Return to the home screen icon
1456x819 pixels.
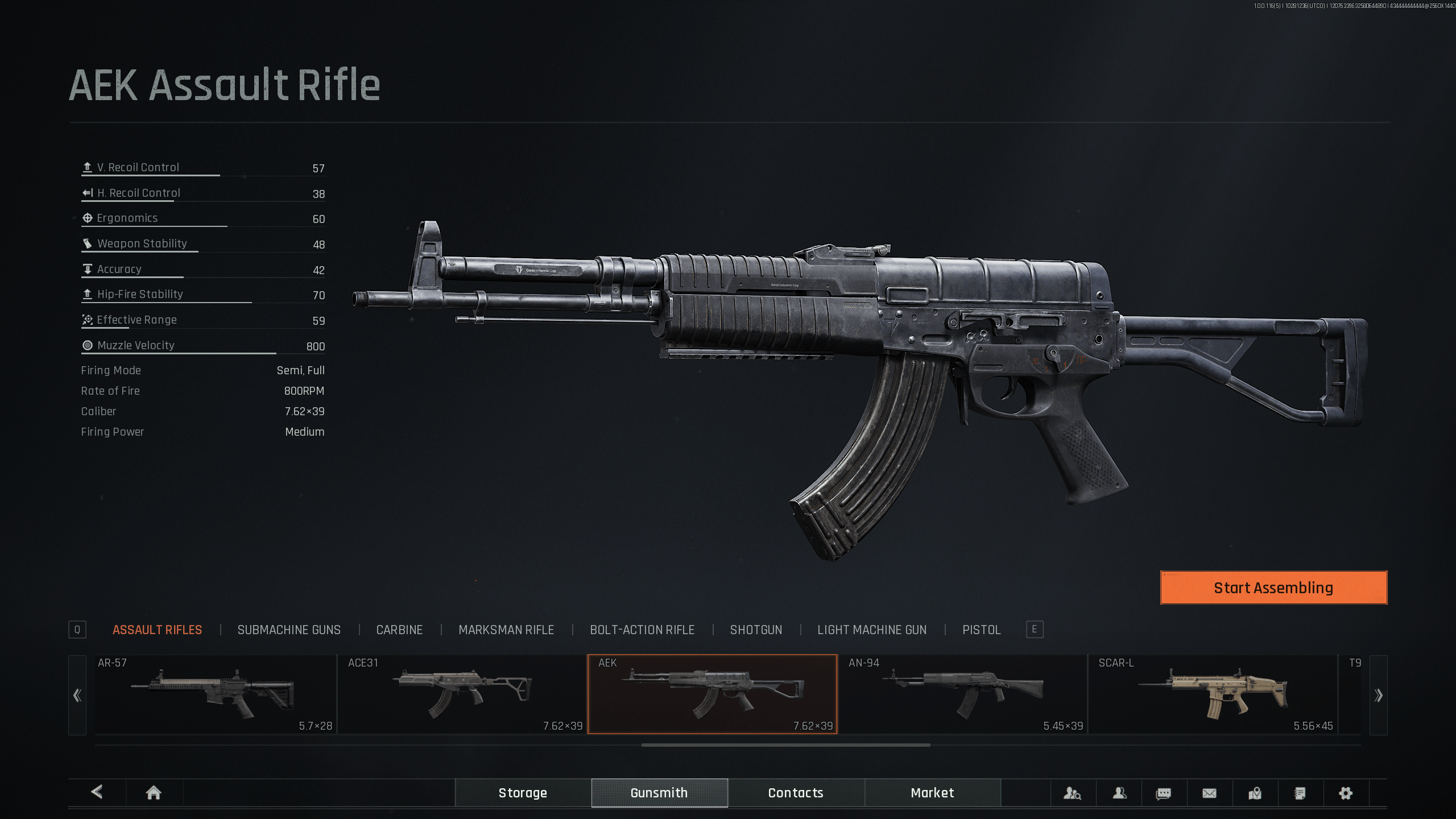tap(154, 793)
